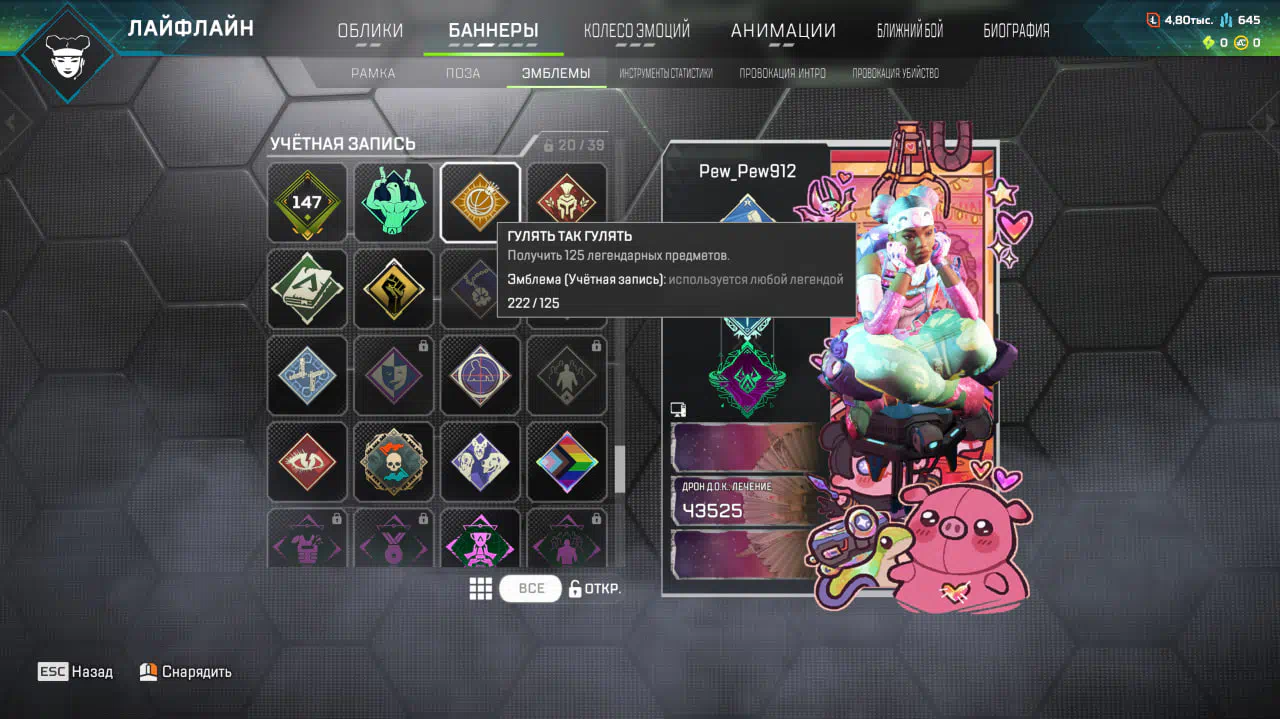The image size is (1280, 719).
Task: Open the ПОЗА sub-tab
Action: [x=463, y=73]
